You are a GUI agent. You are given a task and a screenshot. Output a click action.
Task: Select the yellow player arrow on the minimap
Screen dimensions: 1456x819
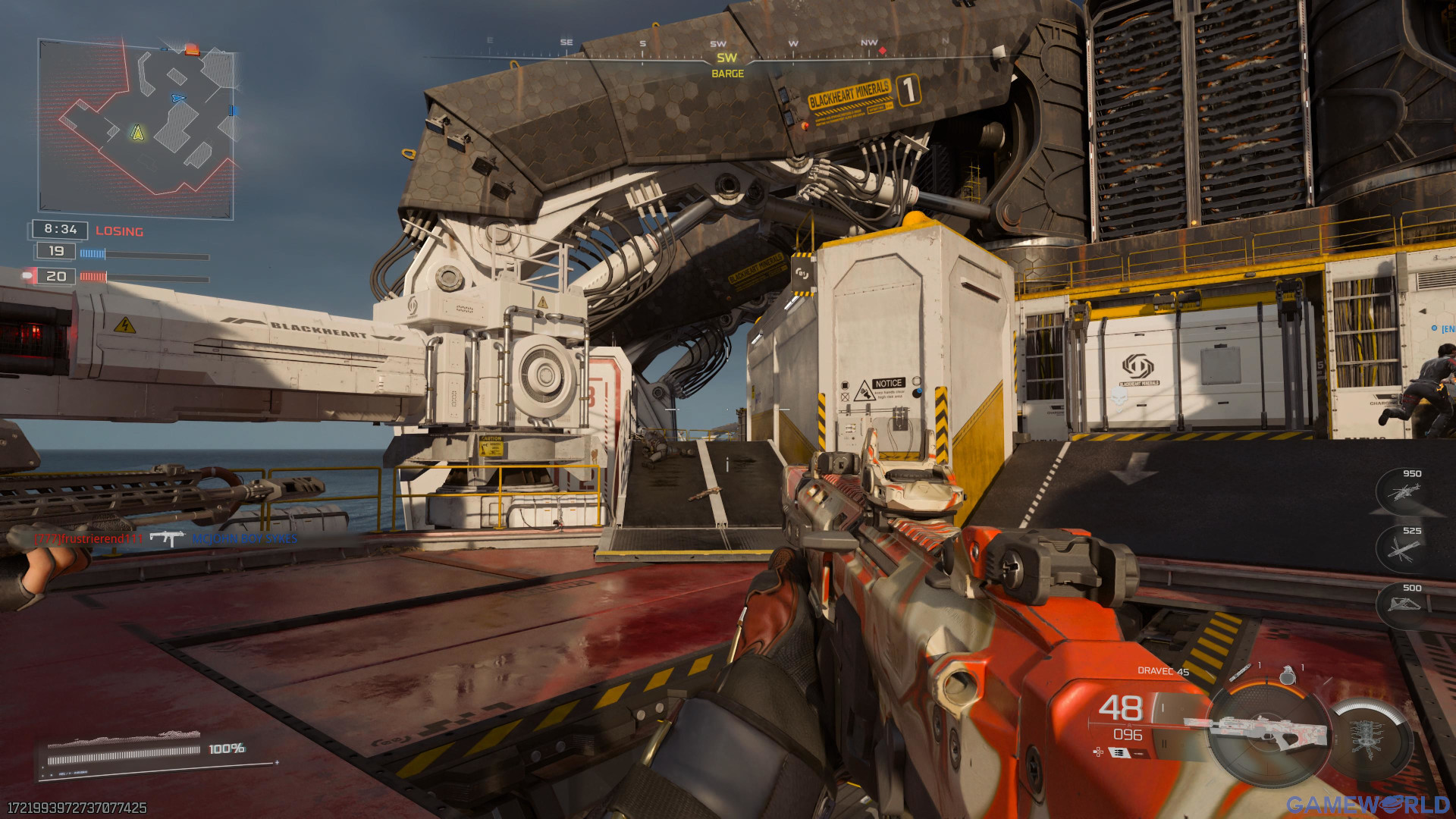tap(137, 133)
